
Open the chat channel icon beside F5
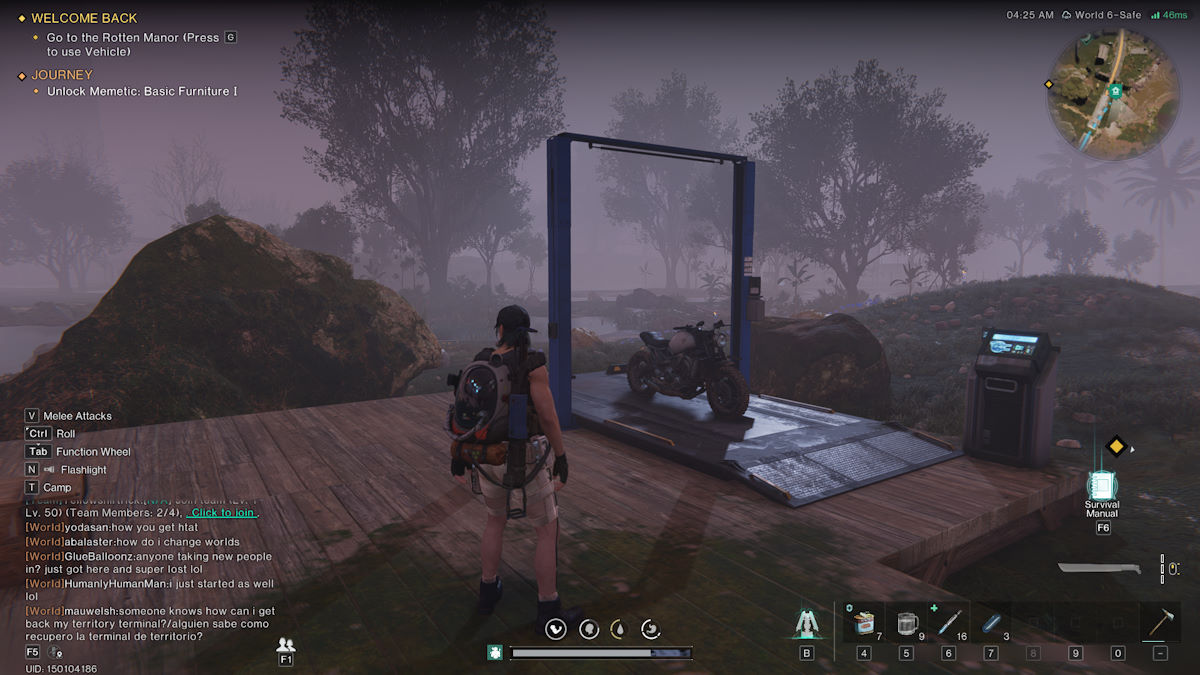point(56,652)
